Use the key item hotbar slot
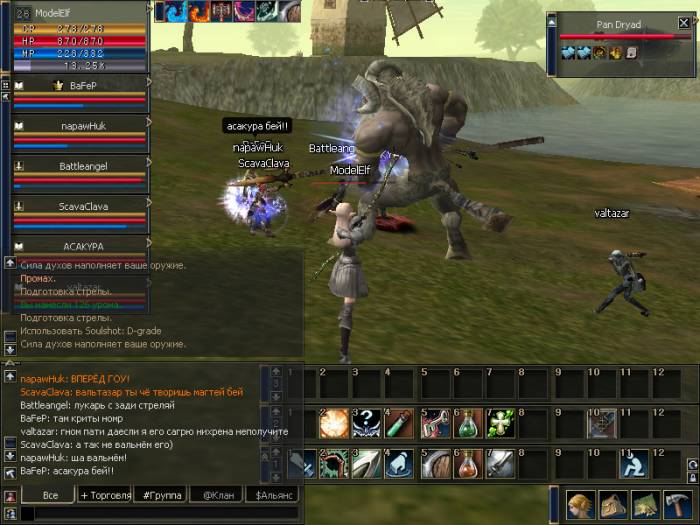Screen dimensions: 700x525 pos(434,423)
